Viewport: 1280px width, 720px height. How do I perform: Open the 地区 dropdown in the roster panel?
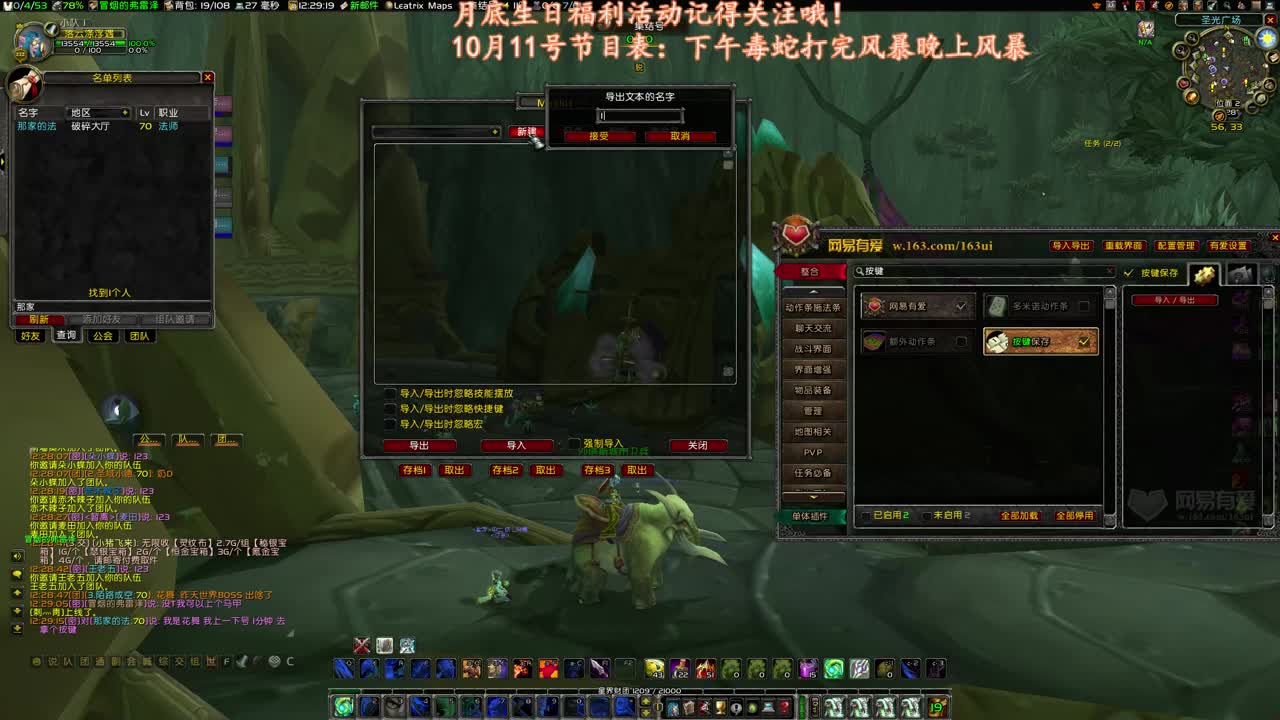coord(97,112)
